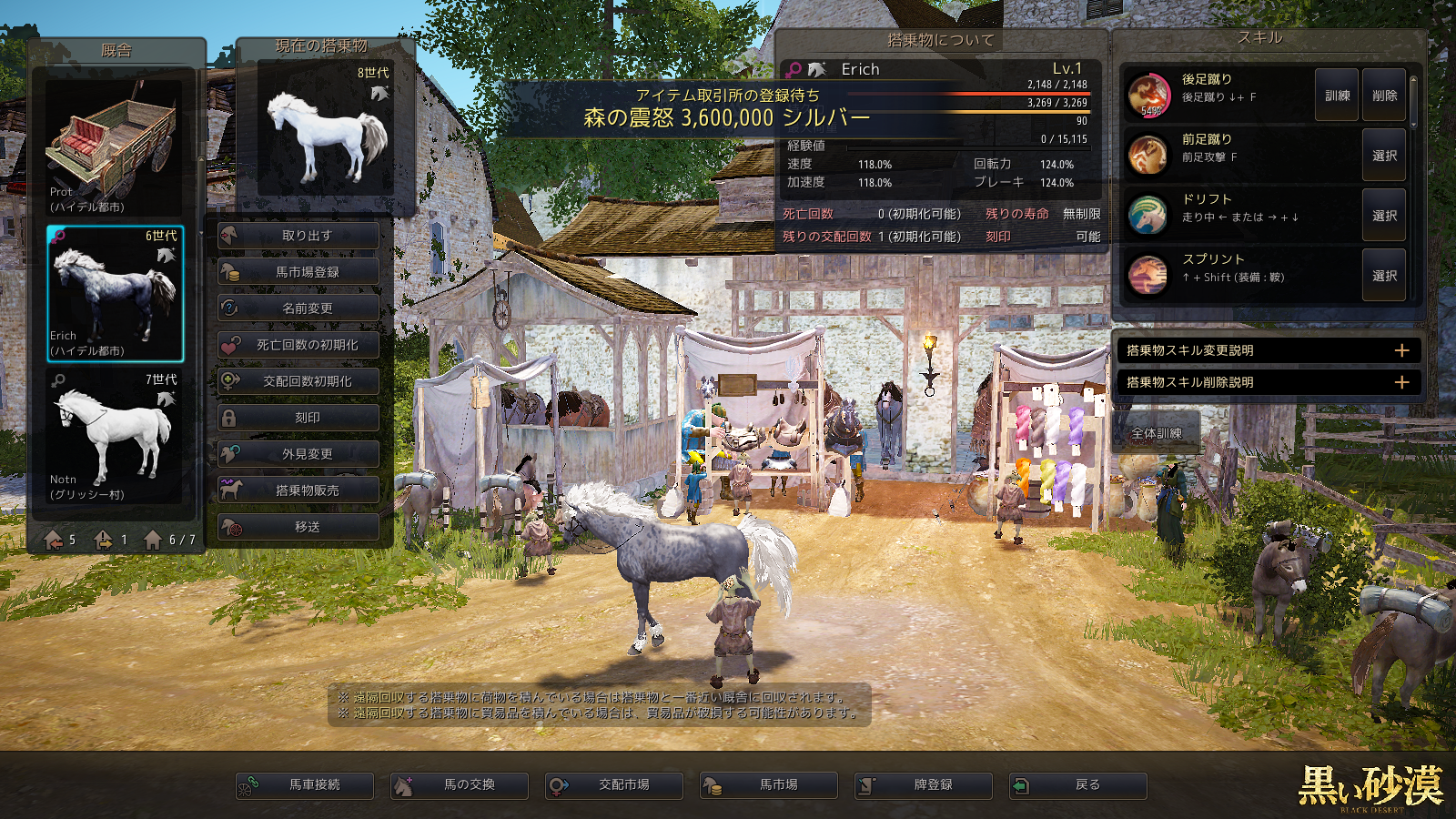Screen dimensions: 1456x819
Task: Open the 馬の交換 horse exchange
Action: pos(460,784)
